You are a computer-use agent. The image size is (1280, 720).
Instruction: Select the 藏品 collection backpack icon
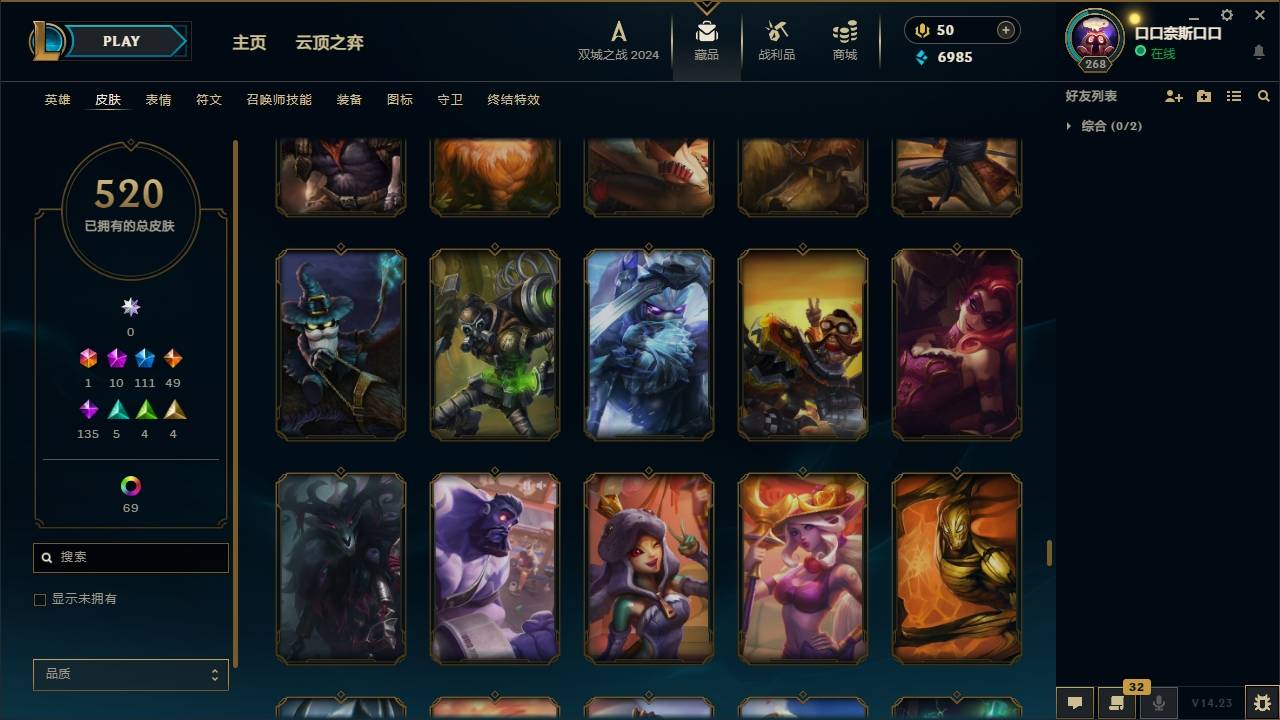pyautogui.click(x=707, y=32)
